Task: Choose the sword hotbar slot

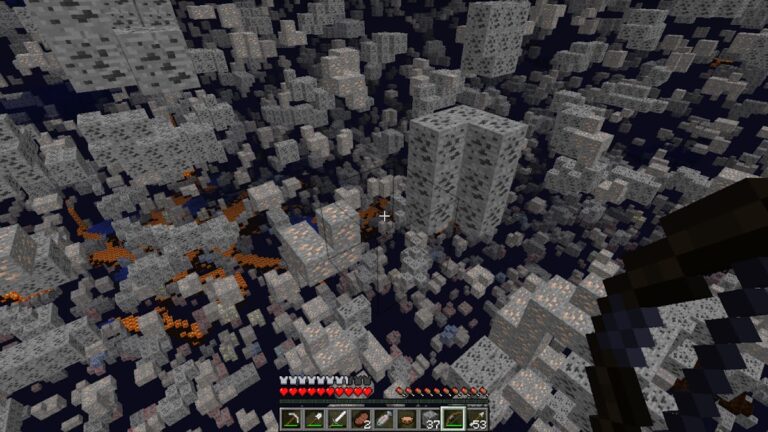Action: pos(336,418)
